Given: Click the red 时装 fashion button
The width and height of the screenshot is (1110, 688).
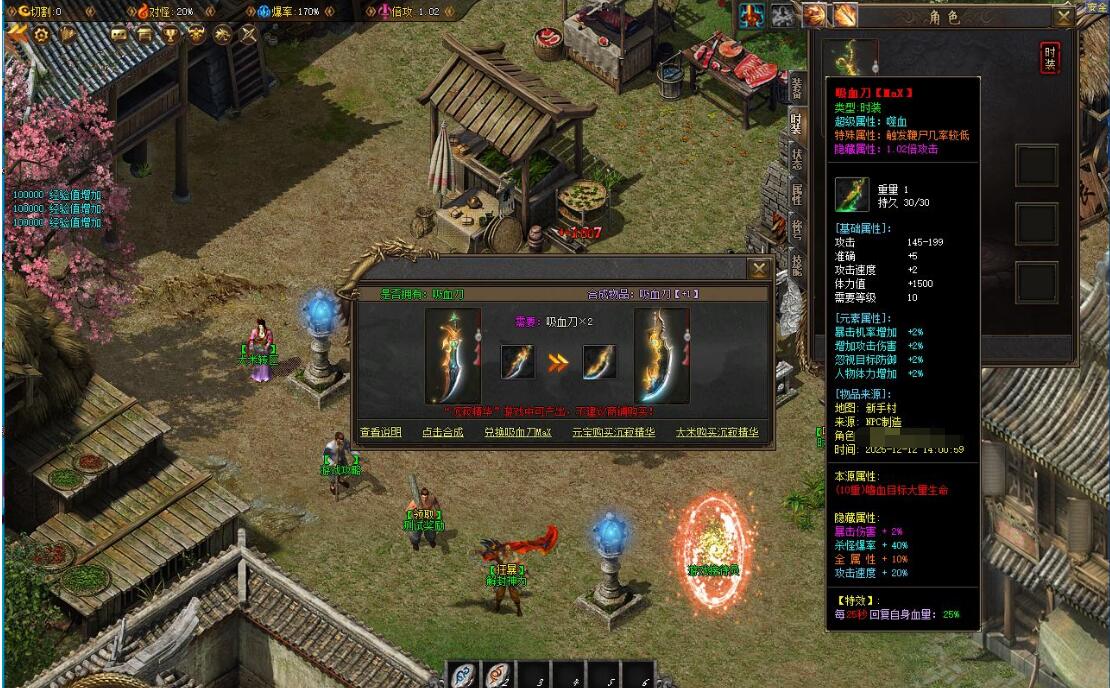Looking at the screenshot, I should [x=1049, y=58].
